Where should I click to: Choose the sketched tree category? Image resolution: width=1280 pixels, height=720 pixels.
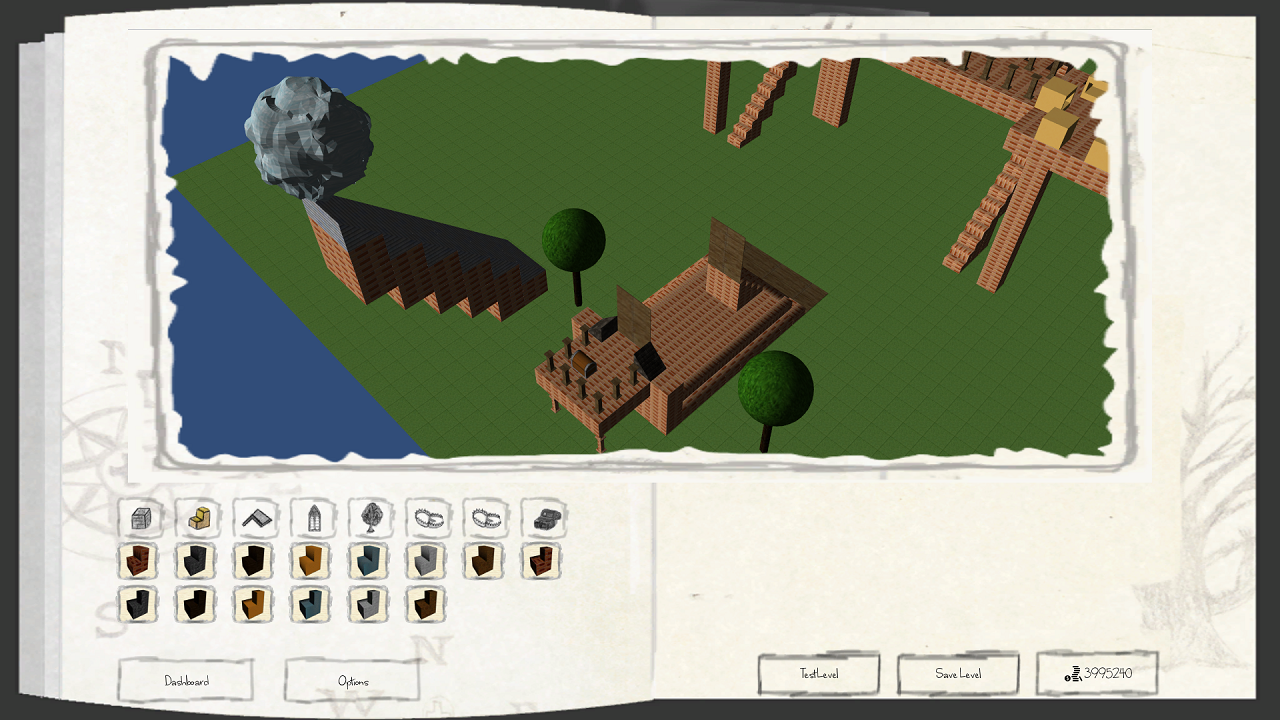coord(371,519)
